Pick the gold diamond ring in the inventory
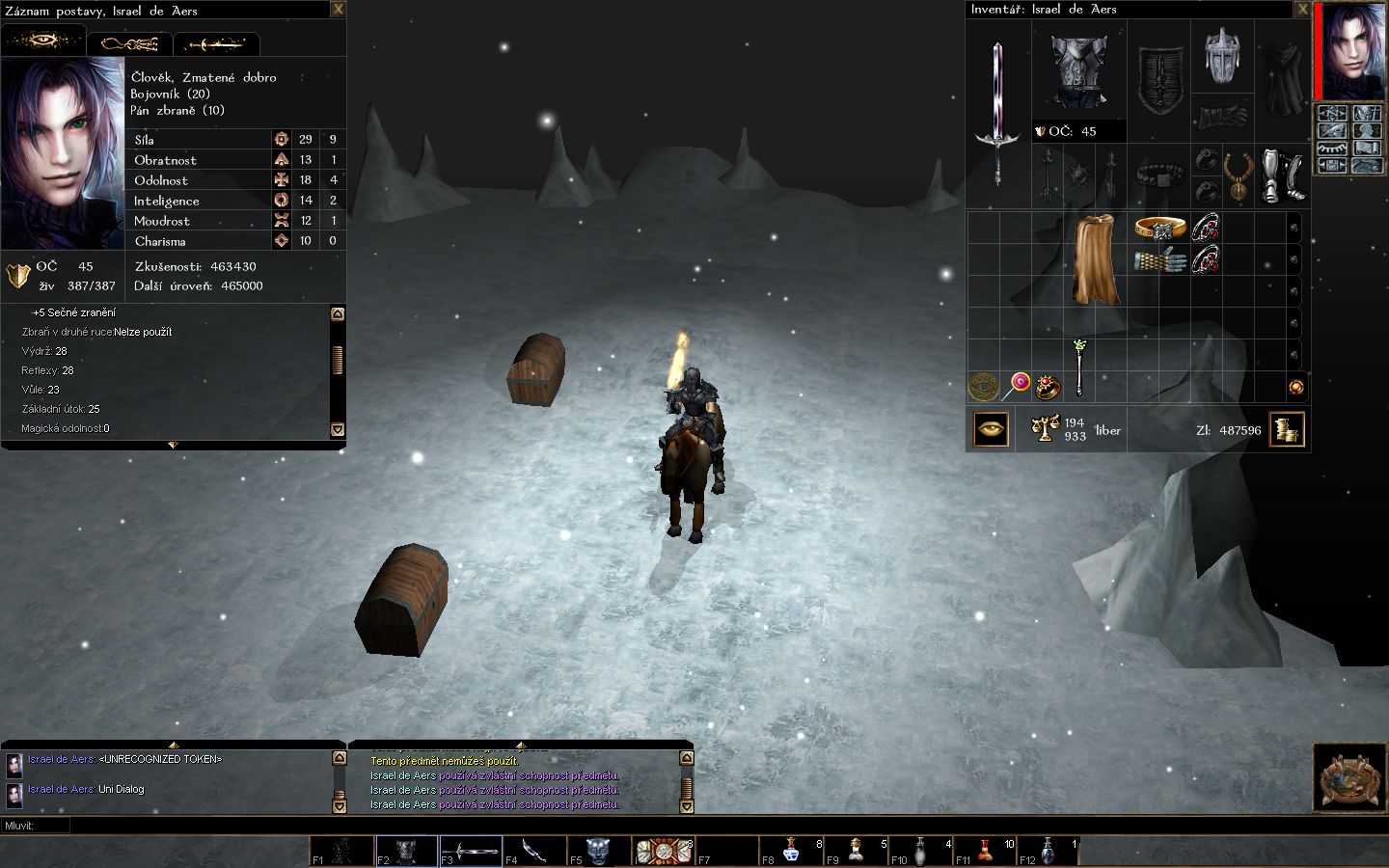1389x868 pixels. pos(1159,229)
